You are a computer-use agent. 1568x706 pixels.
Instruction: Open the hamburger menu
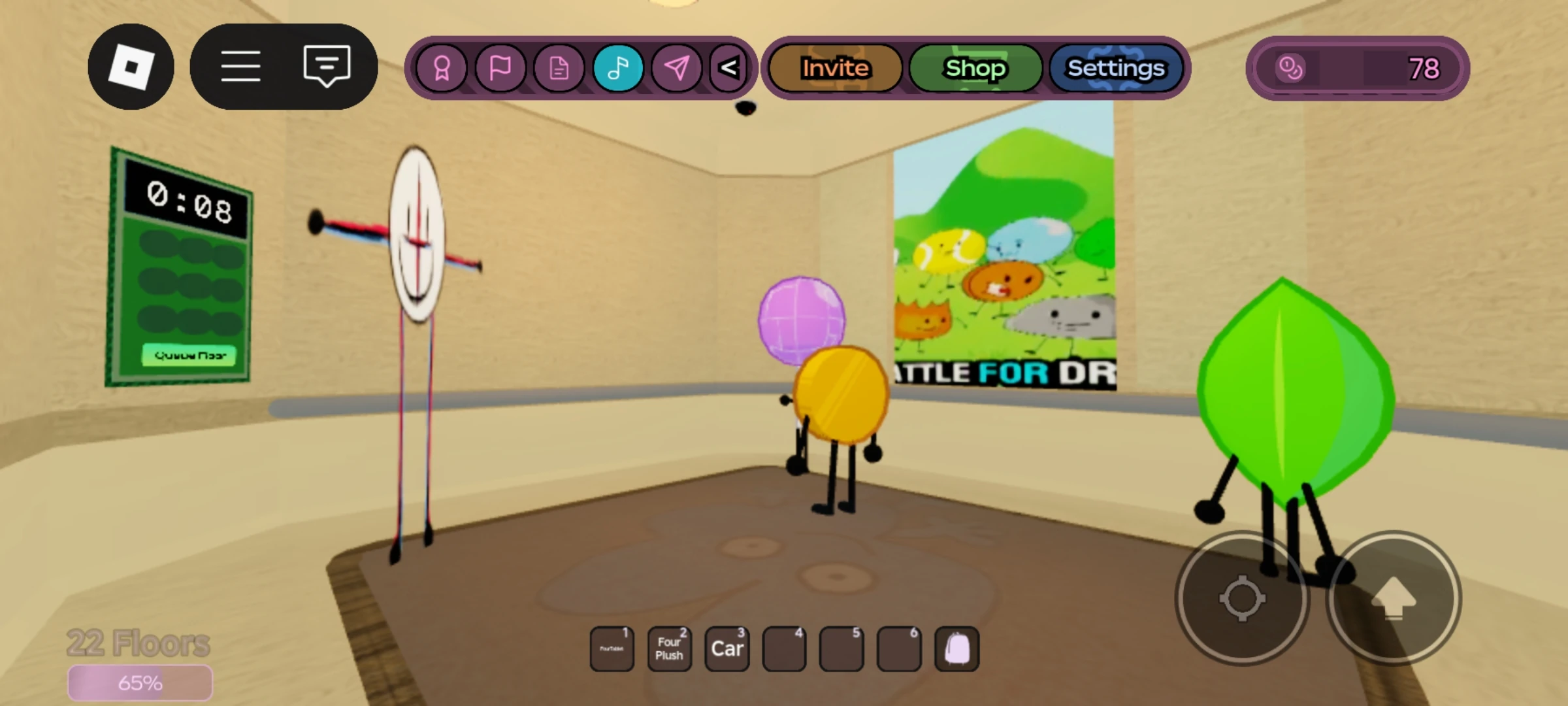tap(241, 66)
